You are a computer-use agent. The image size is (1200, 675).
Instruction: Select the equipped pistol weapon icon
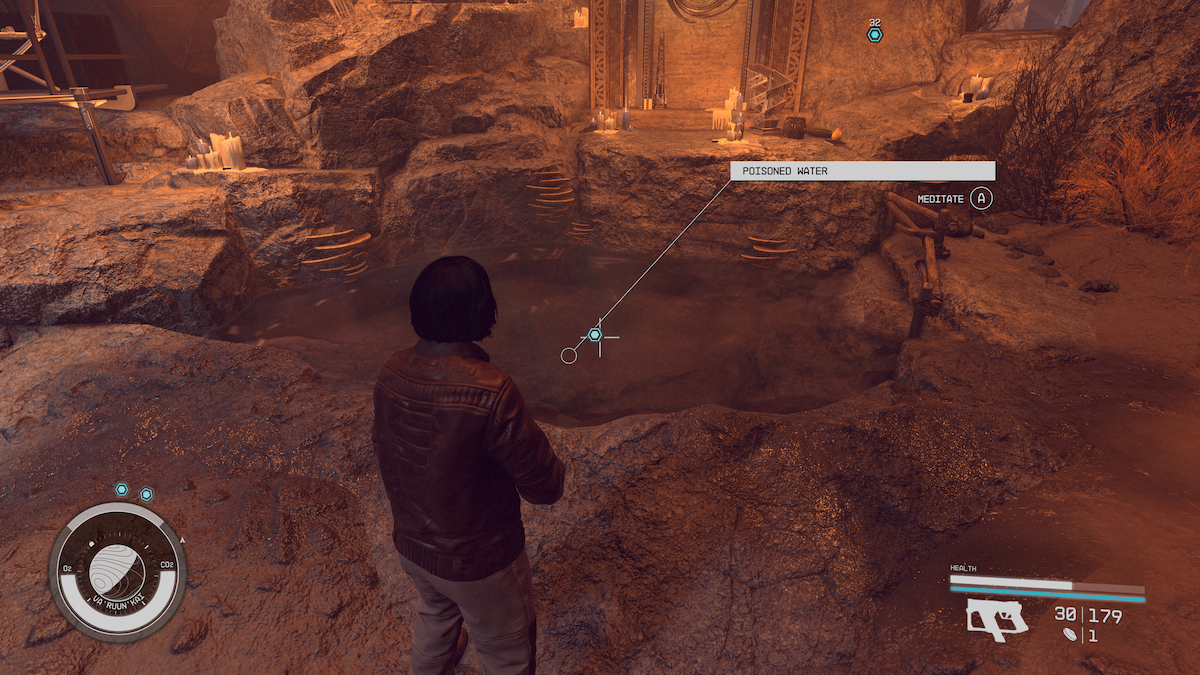(x=998, y=620)
